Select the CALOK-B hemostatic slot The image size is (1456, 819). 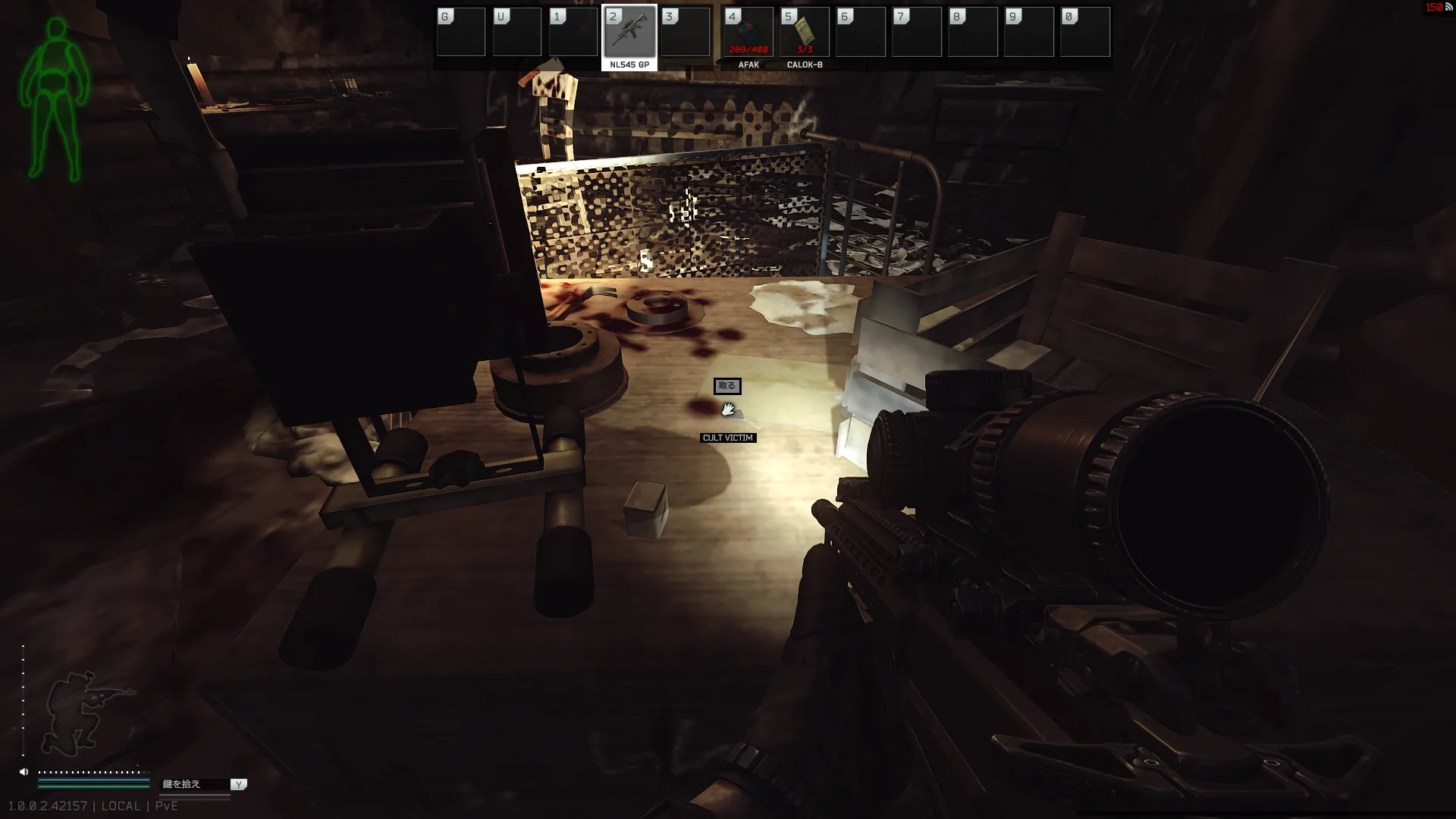(804, 33)
